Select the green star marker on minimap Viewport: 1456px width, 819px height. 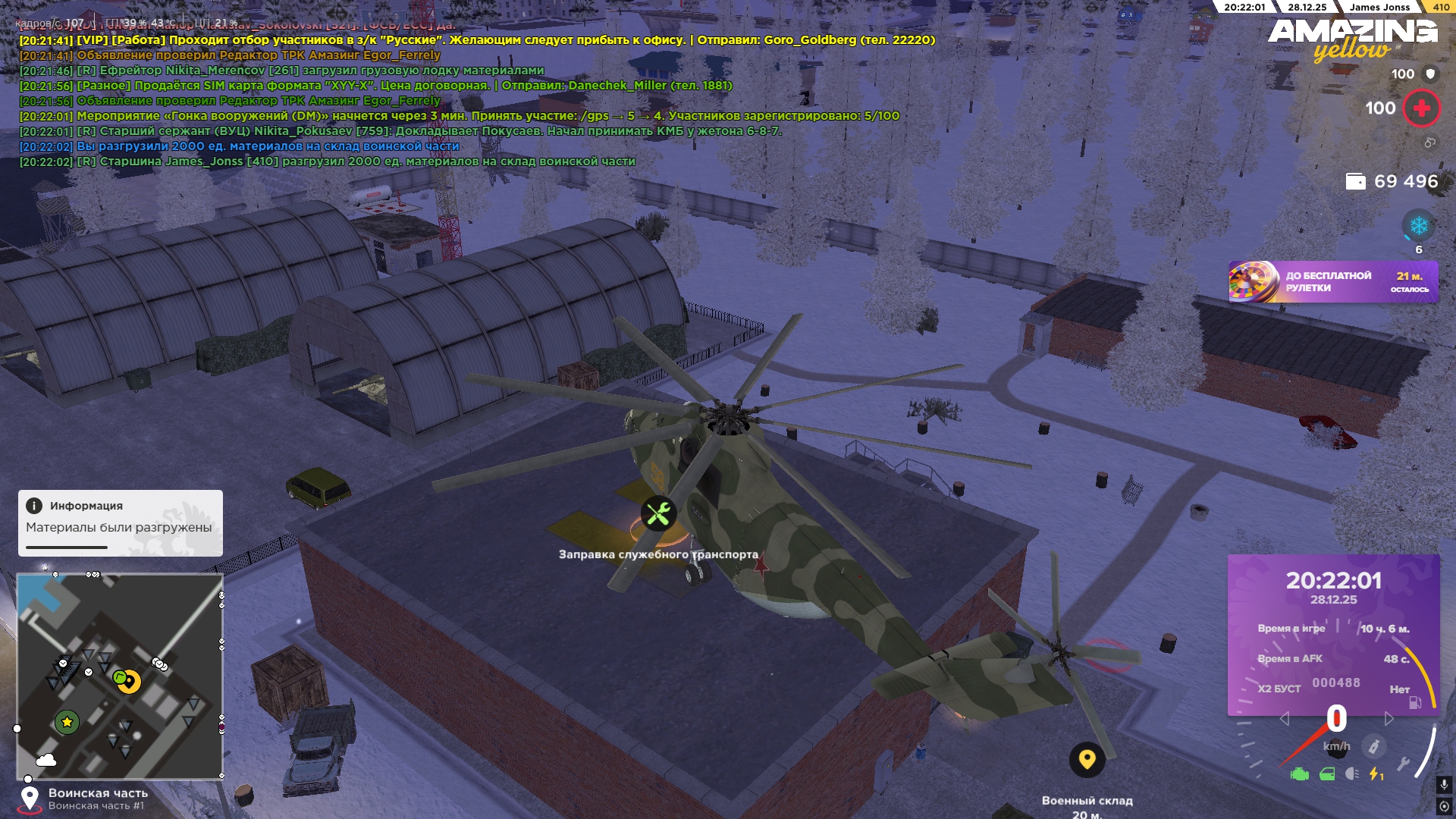coord(67,722)
